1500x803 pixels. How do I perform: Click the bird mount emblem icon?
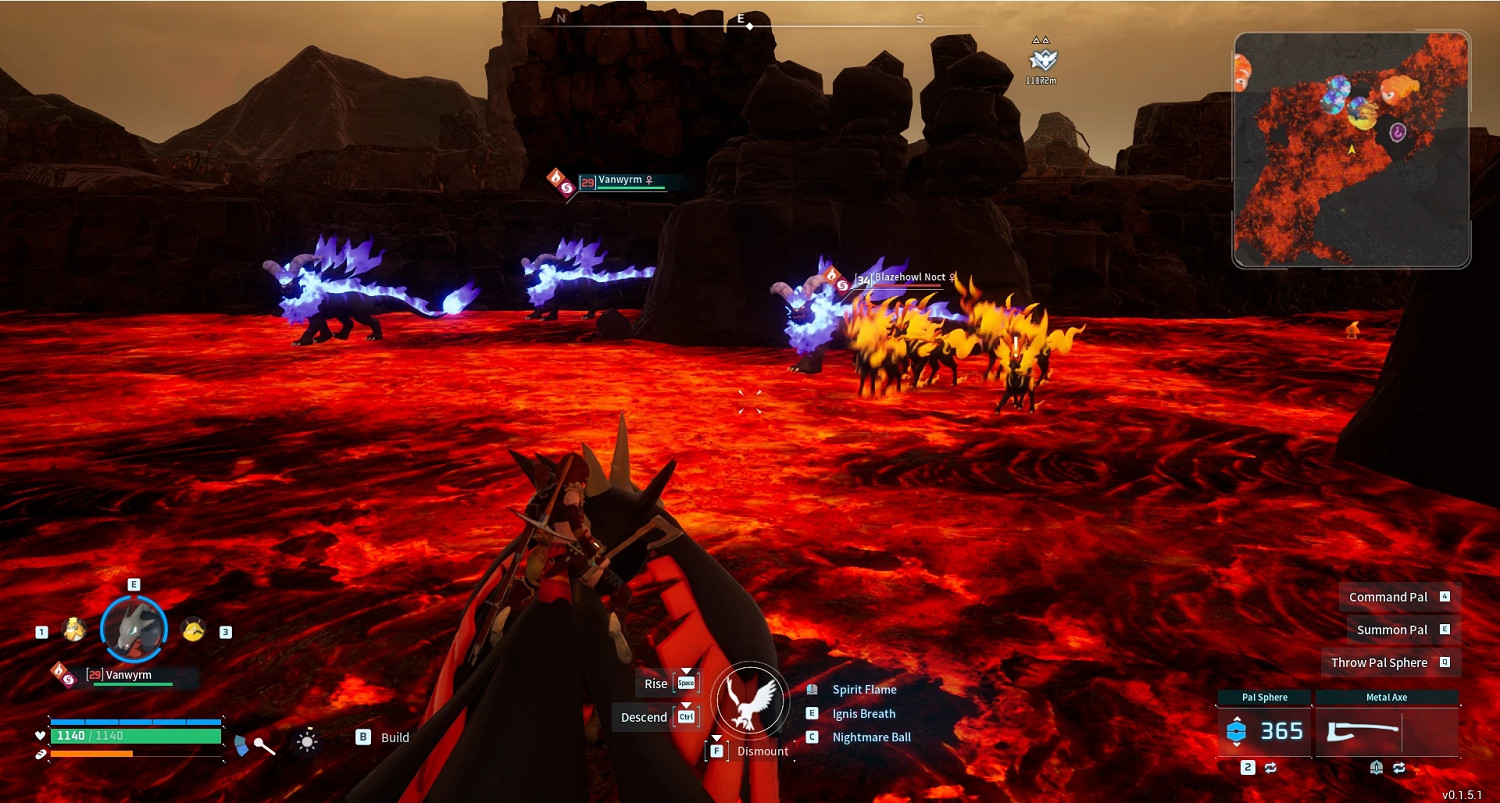point(752,697)
